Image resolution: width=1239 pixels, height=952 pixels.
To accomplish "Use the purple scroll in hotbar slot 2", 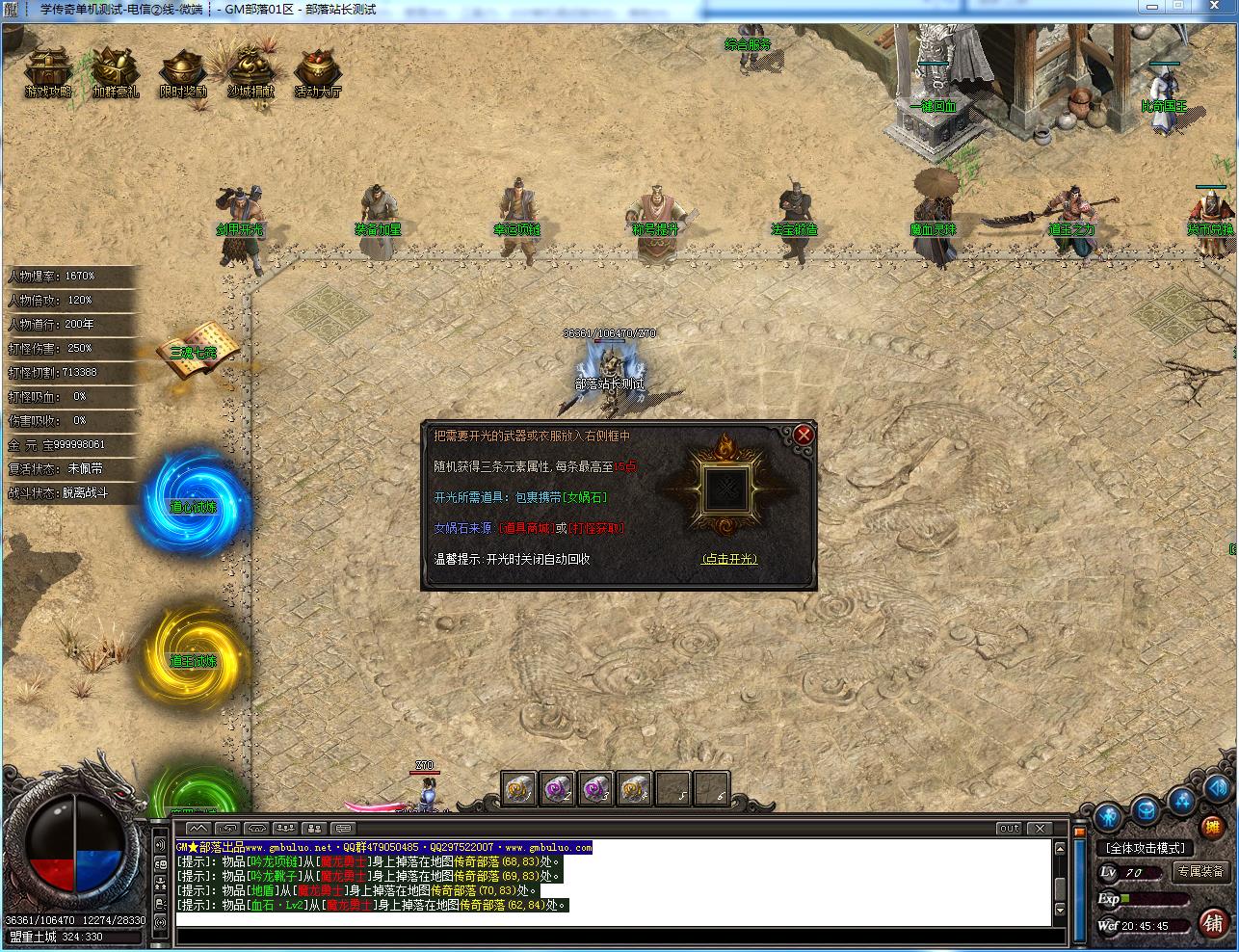I will (558, 788).
